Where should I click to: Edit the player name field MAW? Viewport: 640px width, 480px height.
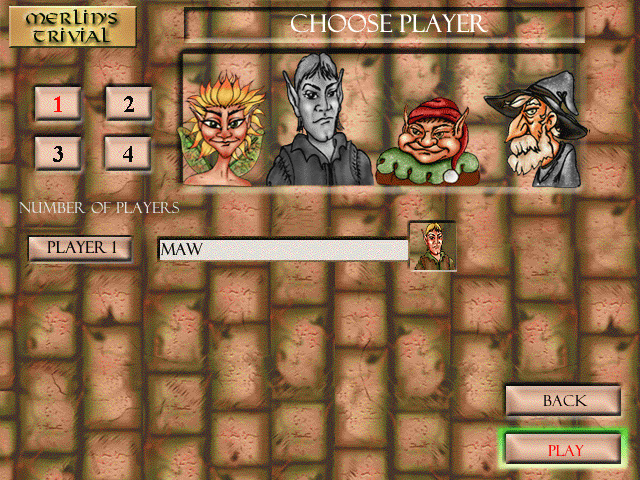tap(283, 249)
